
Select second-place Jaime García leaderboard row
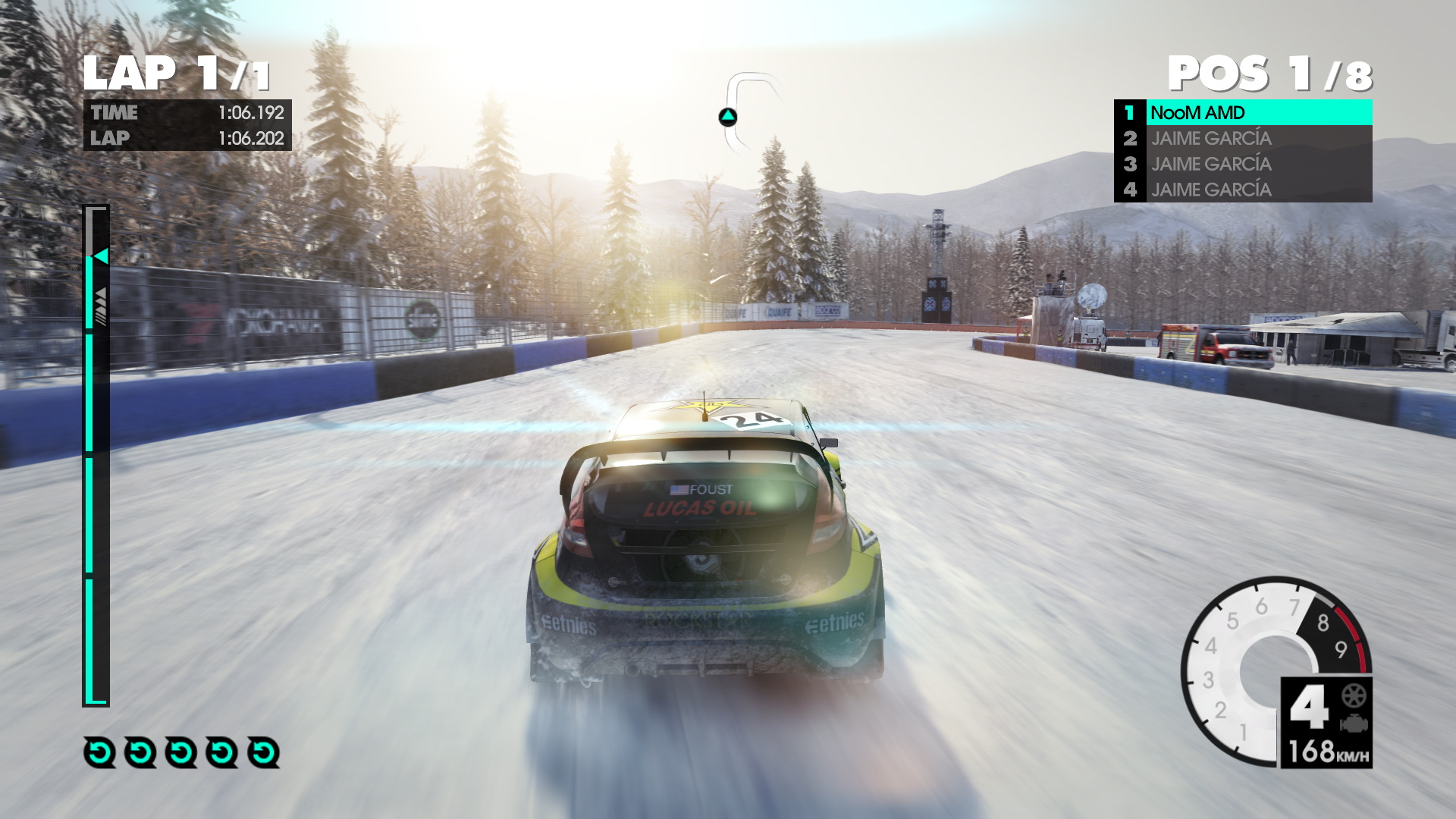pyautogui.click(x=1244, y=139)
